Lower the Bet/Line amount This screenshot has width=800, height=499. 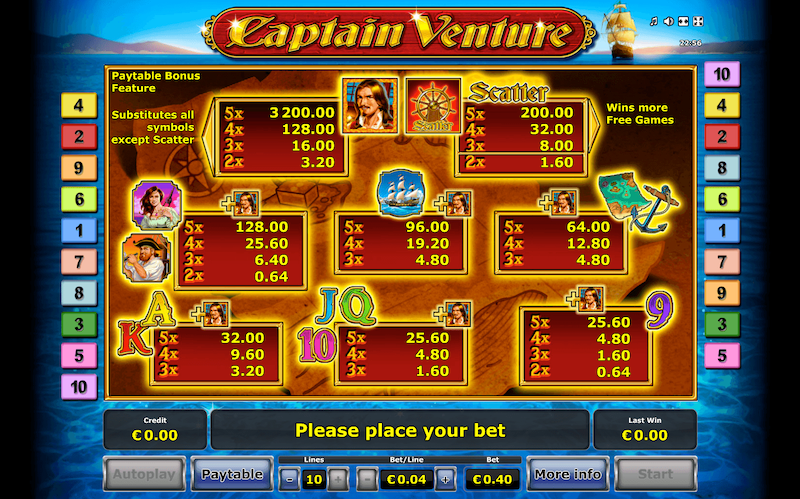tap(366, 478)
